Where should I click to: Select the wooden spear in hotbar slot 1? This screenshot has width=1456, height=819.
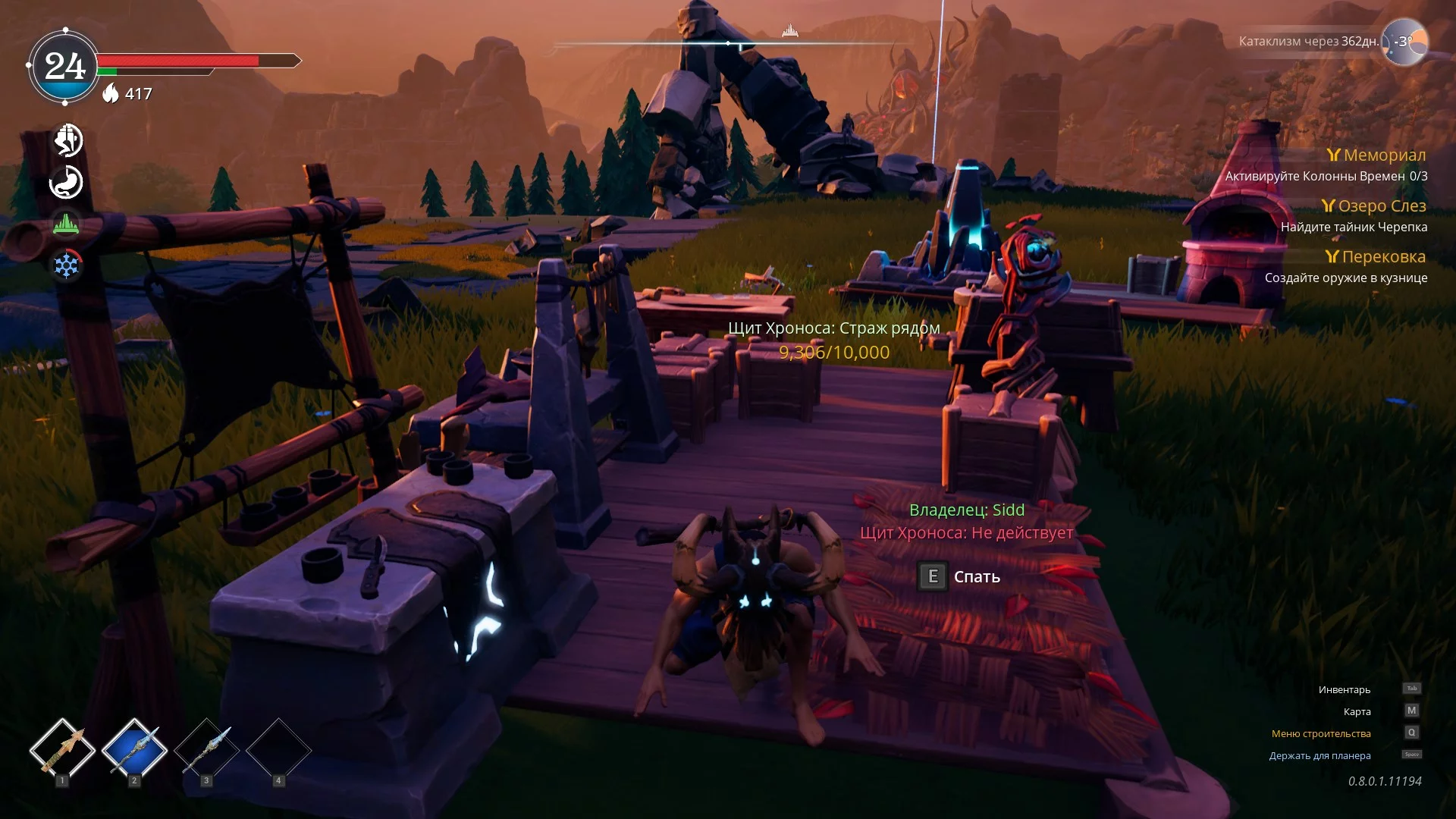(62, 750)
